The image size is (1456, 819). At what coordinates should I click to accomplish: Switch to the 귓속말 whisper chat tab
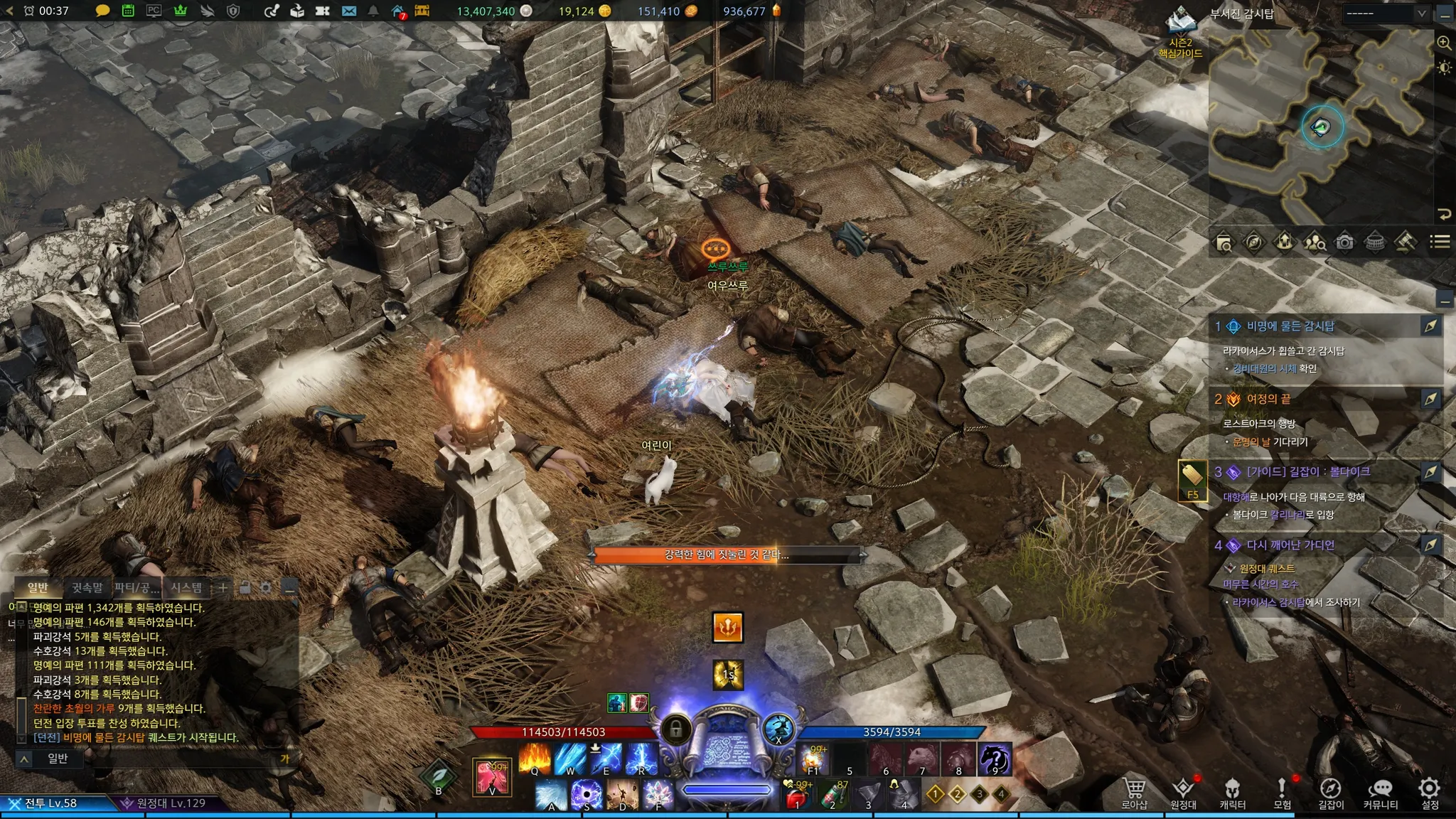click(87, 587)
